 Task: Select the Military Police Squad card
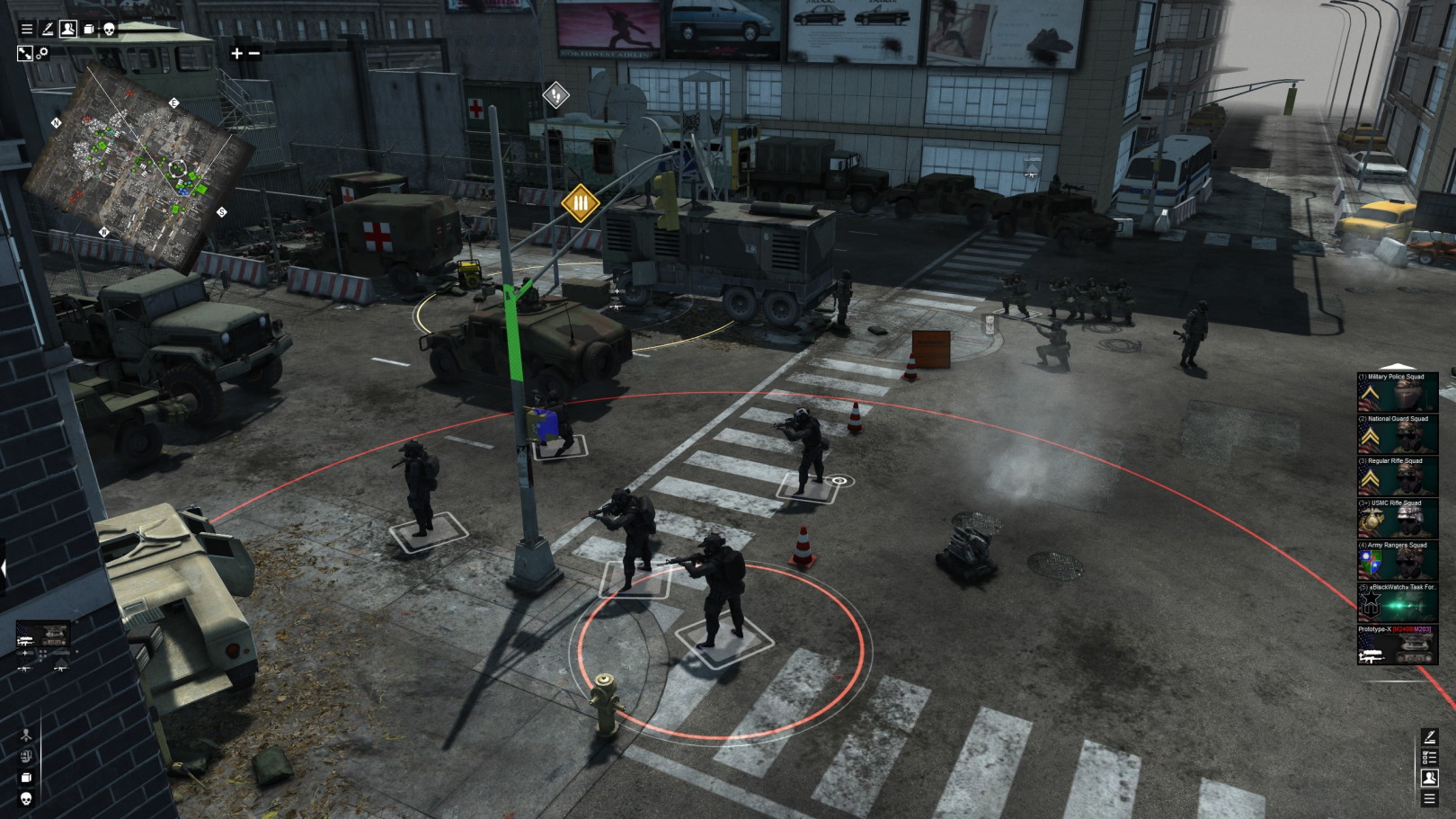pyautogui.click(x=1397, y=392)
